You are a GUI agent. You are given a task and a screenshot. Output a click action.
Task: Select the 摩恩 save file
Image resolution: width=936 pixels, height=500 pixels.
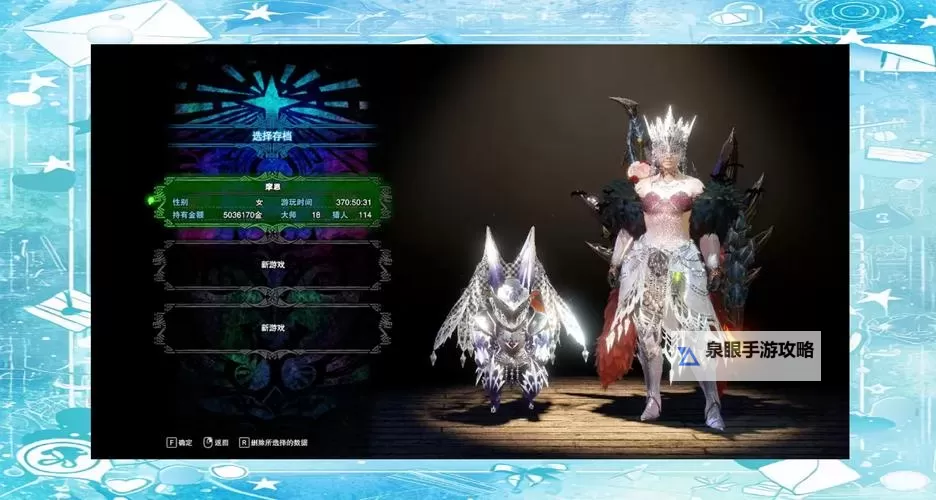coord(272,202)
